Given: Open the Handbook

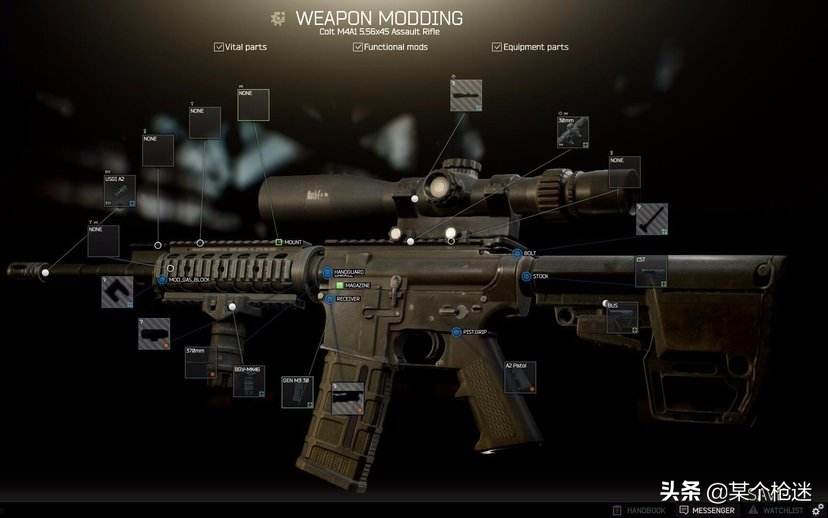Looking at the screenshot, I should click(x=639, y=510).
